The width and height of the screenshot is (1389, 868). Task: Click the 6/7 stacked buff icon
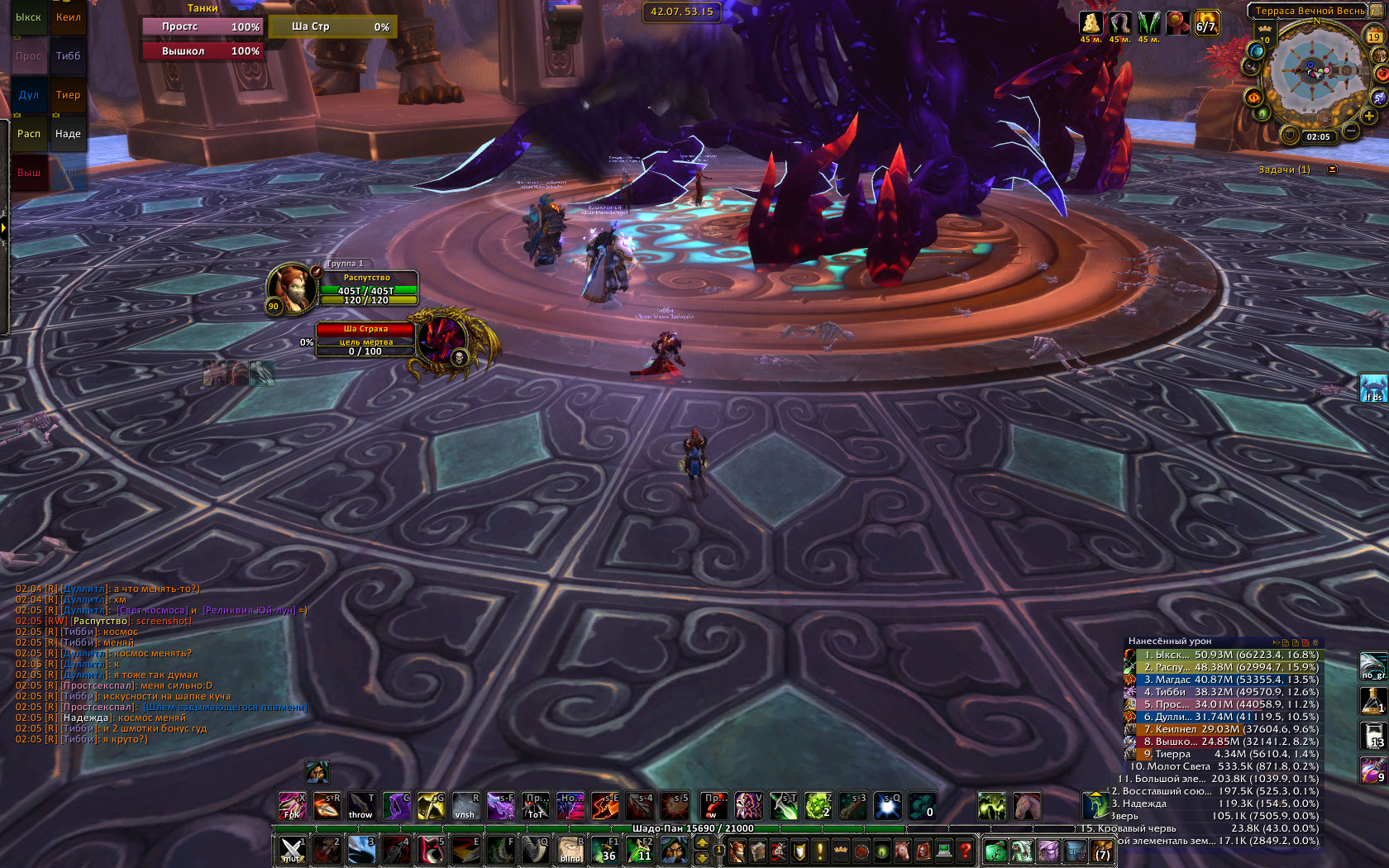1206,23
